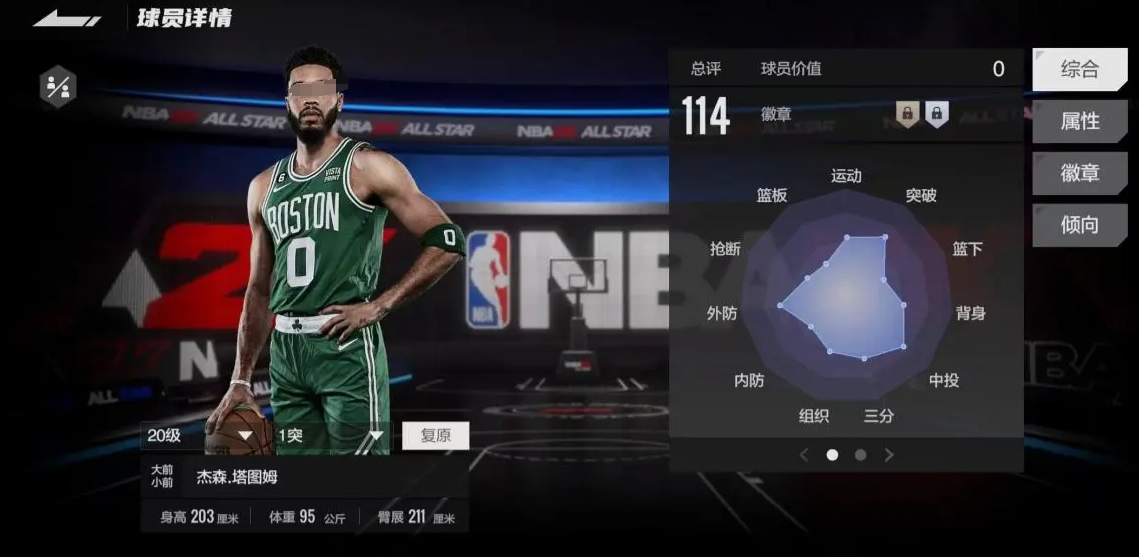Open the 属性 tab

point(1079,122)
